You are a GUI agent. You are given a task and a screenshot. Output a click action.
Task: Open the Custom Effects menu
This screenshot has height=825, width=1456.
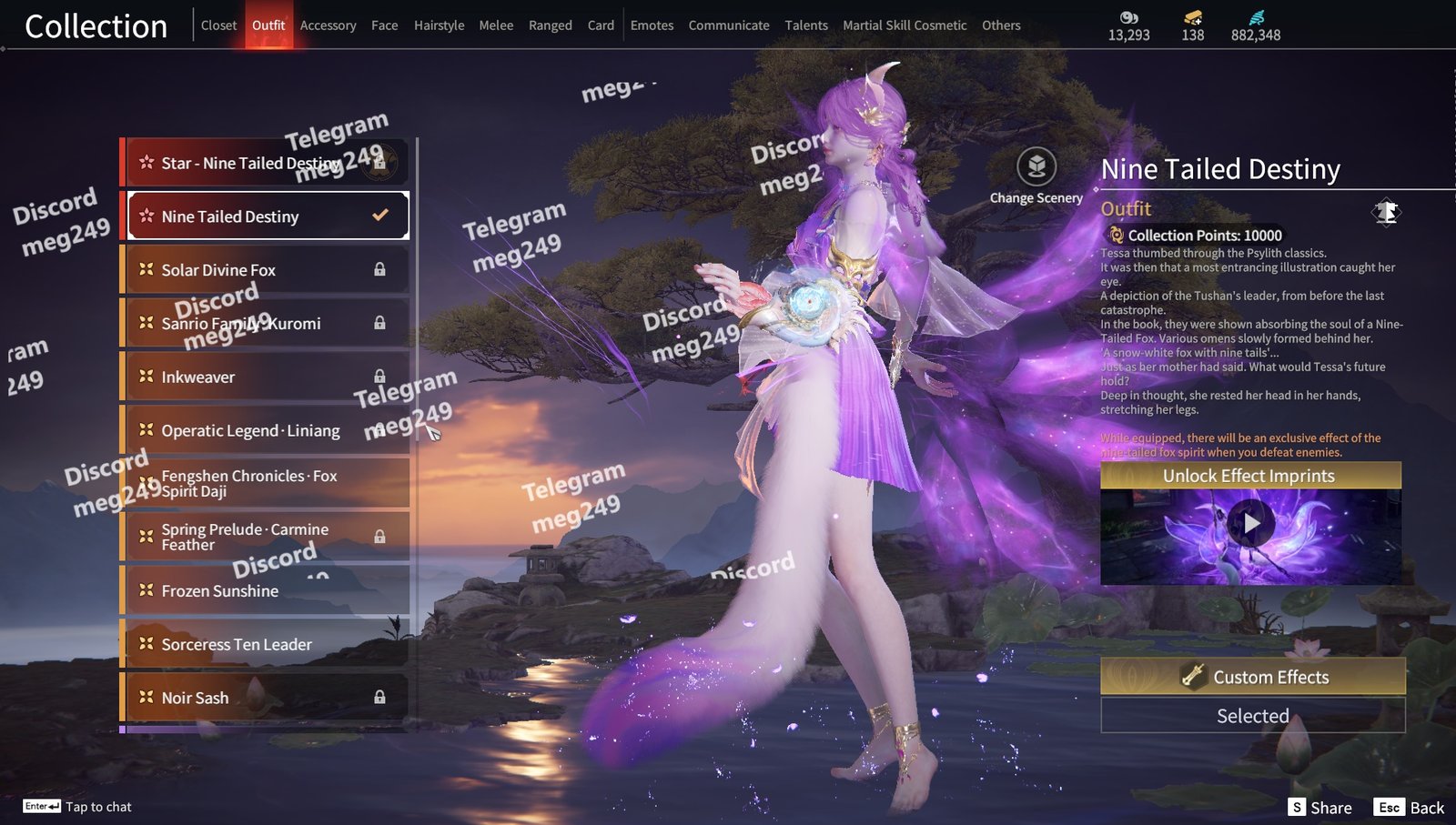pos(1253,677)
